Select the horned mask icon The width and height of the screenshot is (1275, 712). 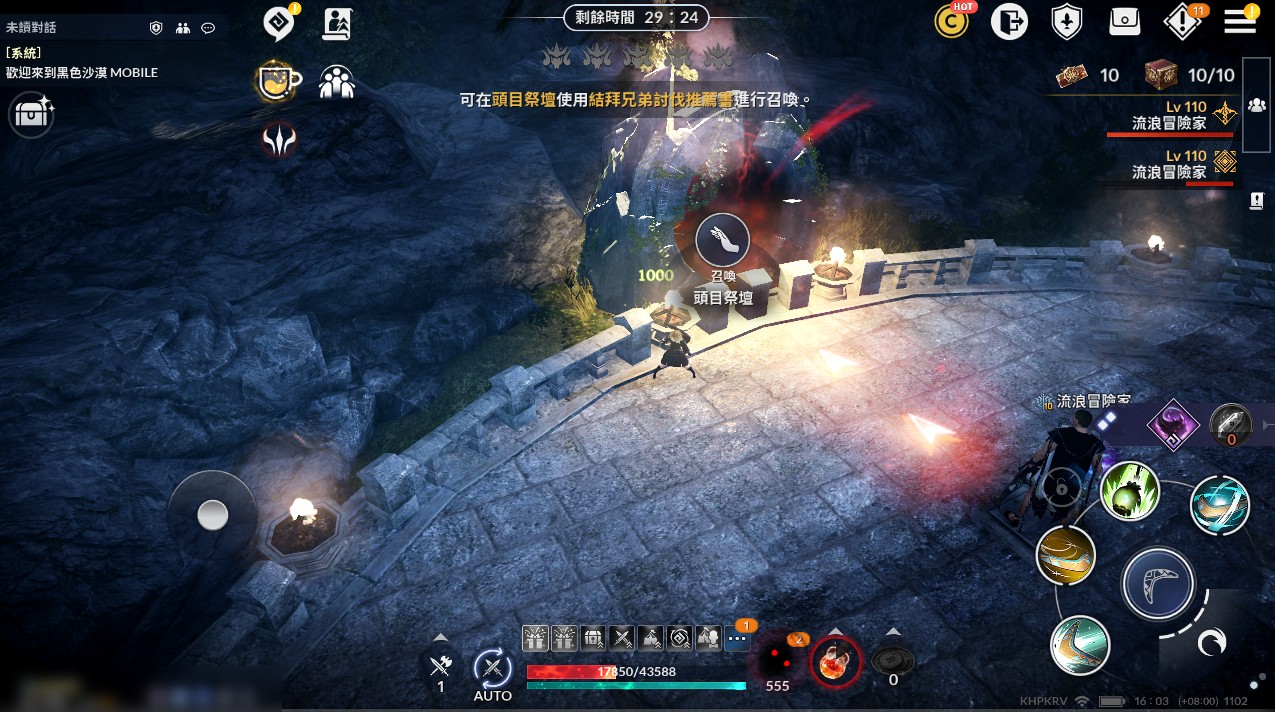[279, 140]
